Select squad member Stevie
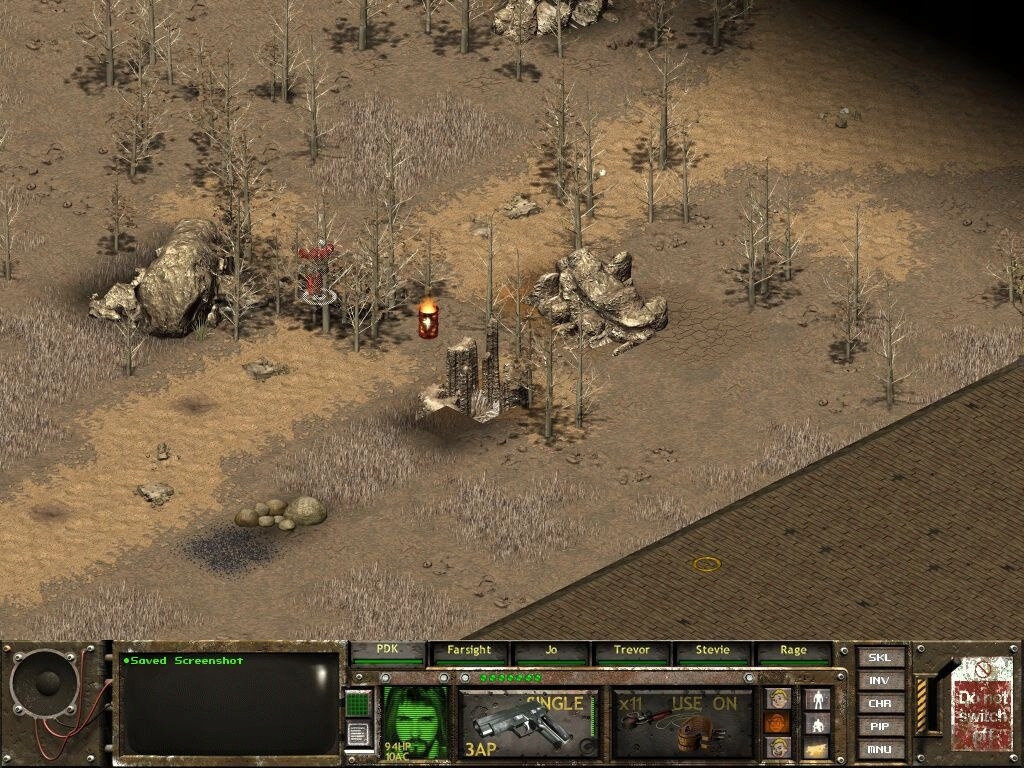This screenshot has height=768, width=1024. coord(713,651)
